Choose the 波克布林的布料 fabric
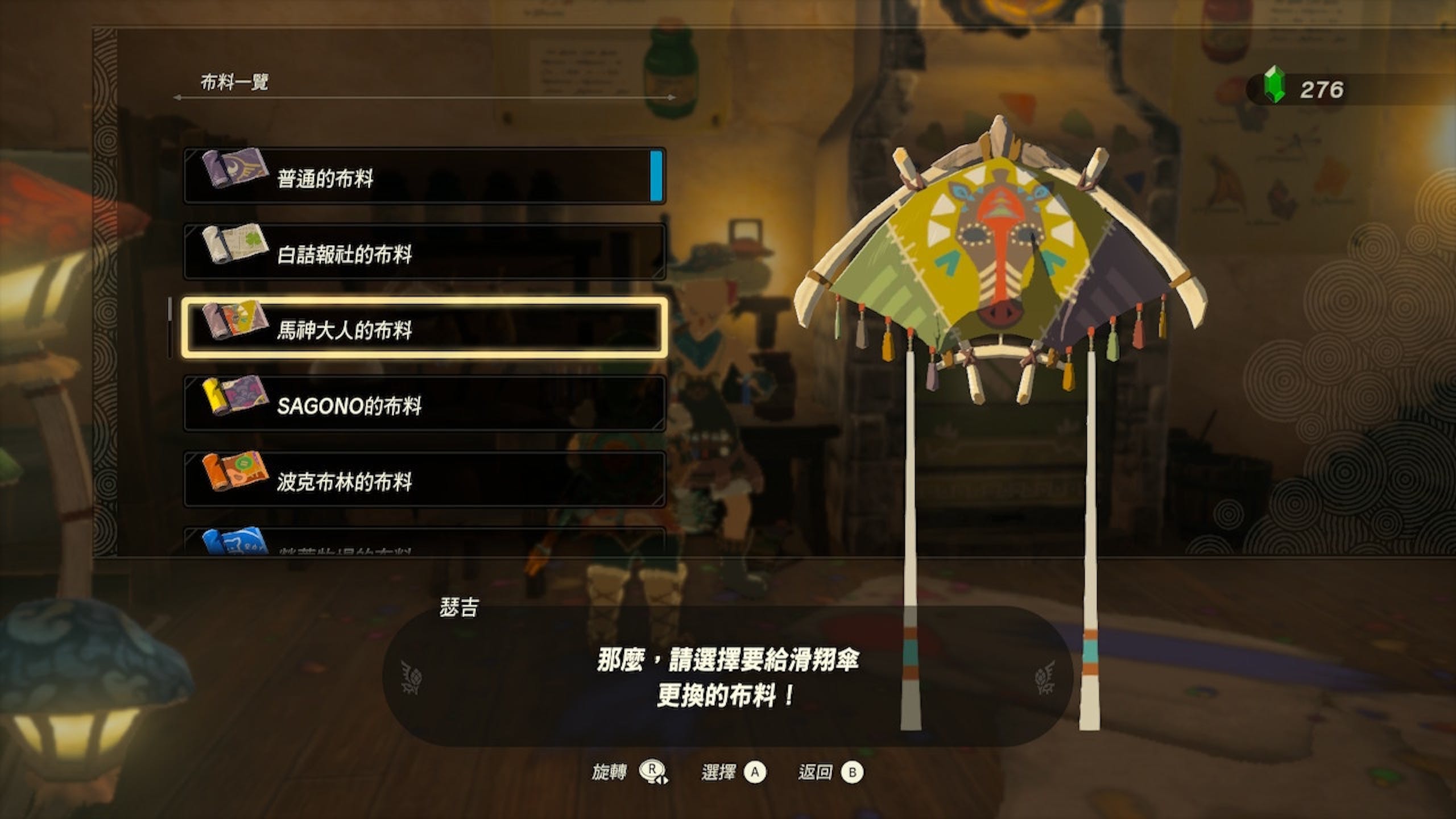The height and width of the screenshot is (819, 1456). [x=424, y=479]
